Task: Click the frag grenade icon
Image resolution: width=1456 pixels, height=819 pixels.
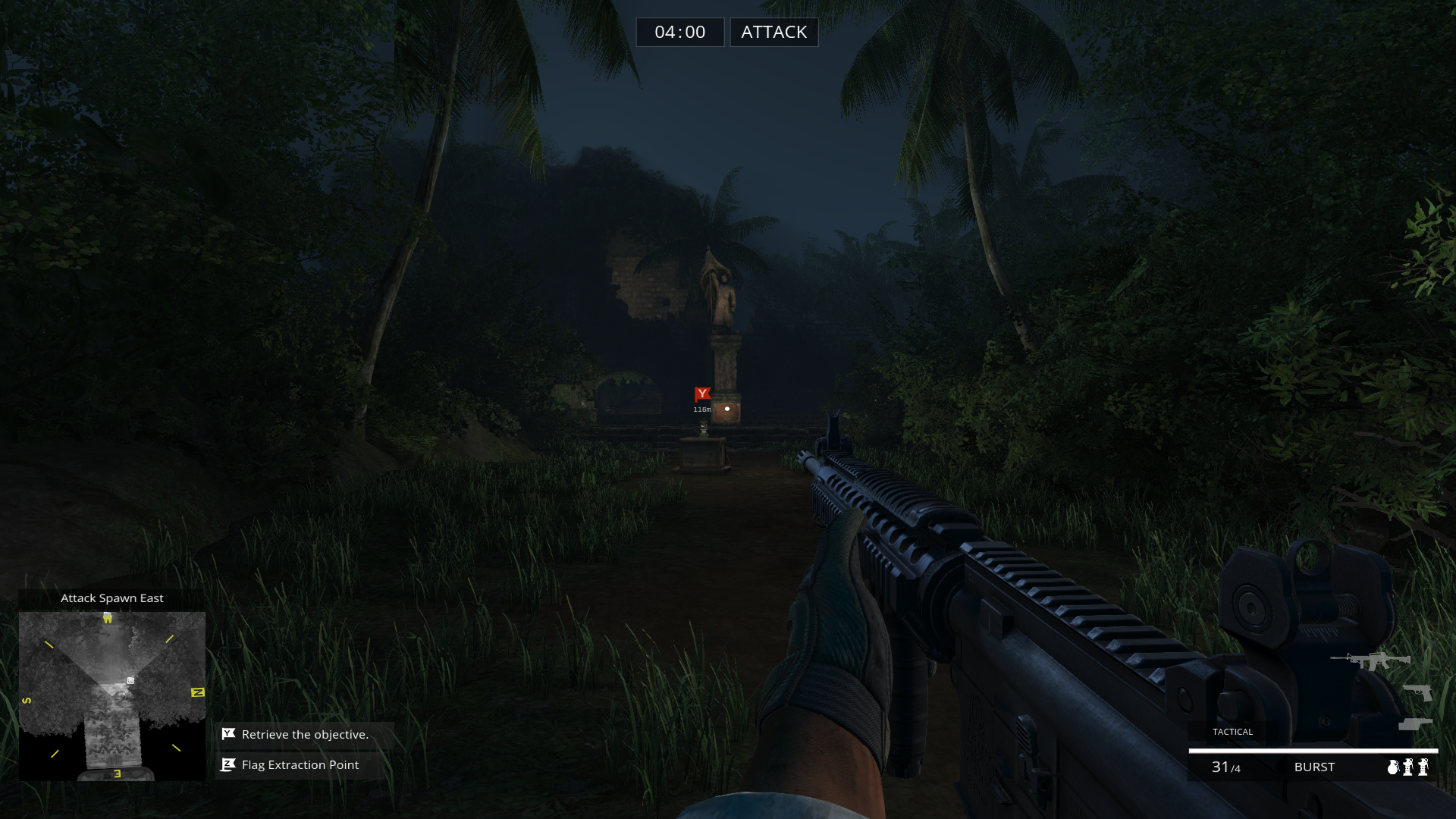Action: pyautogui.click(x=1393, y=767)
